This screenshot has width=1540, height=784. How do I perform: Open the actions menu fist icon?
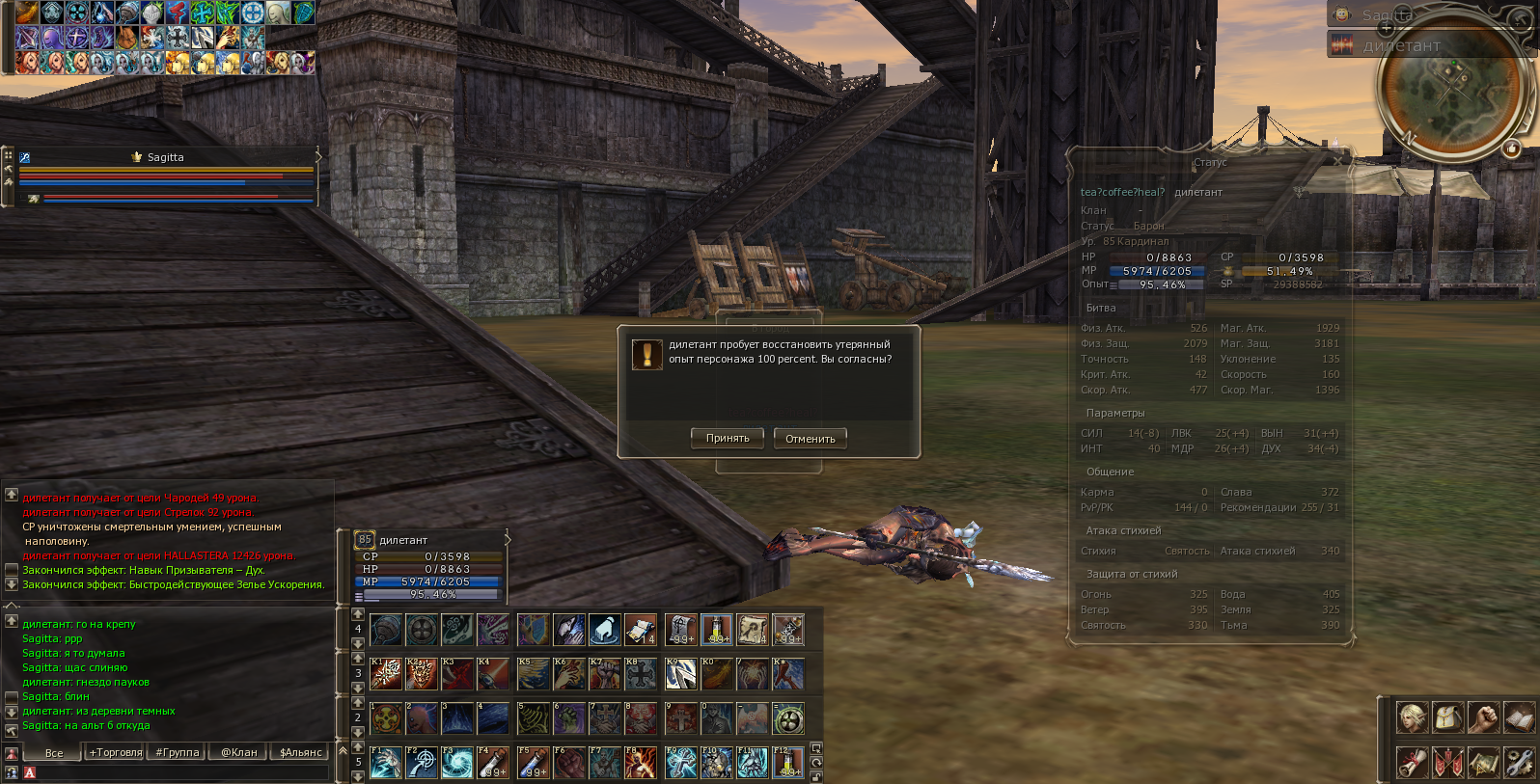click(x=1483, y=717)
